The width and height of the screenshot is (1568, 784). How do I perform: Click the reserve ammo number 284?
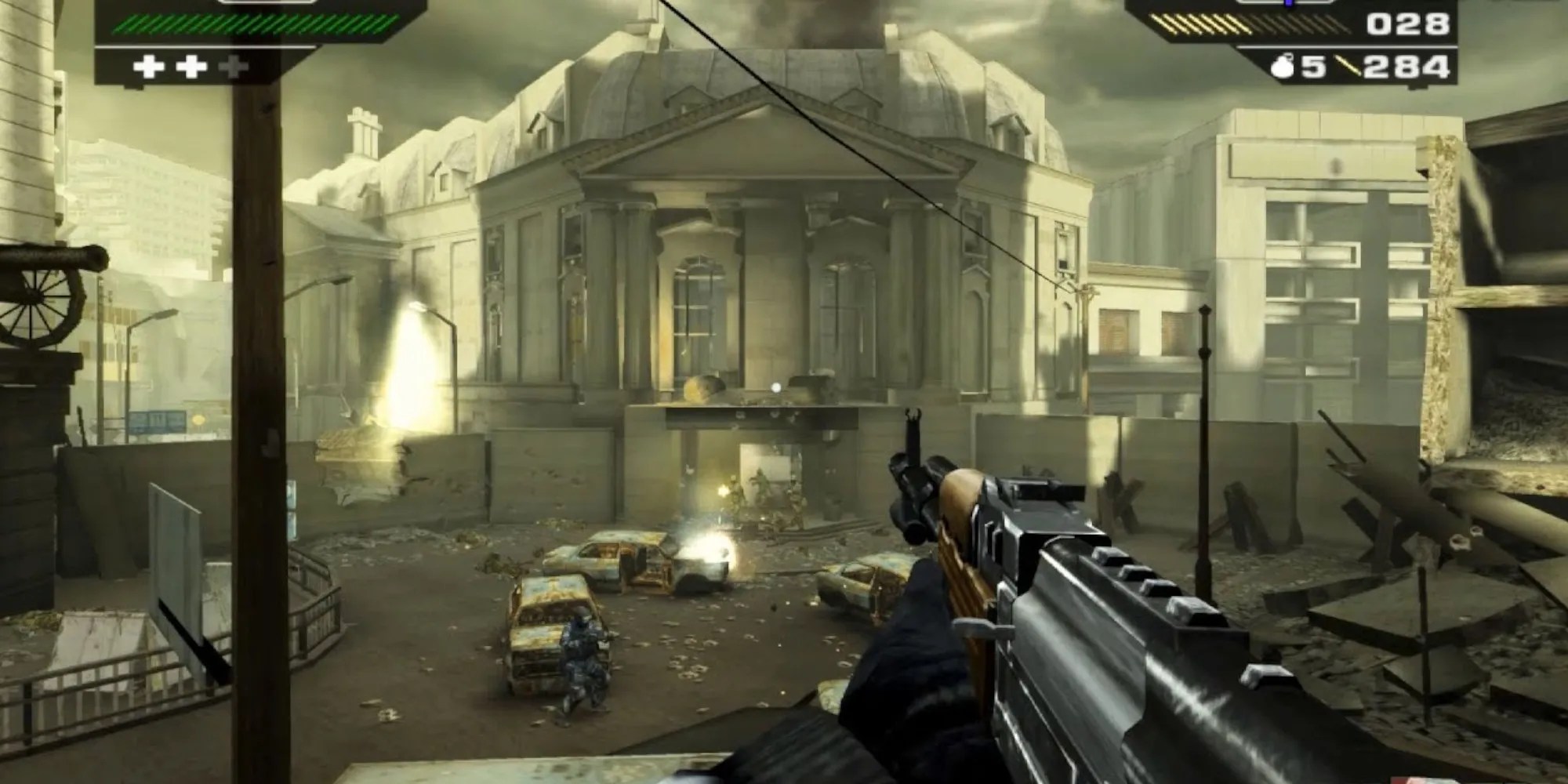click(x=1406, y=67)
